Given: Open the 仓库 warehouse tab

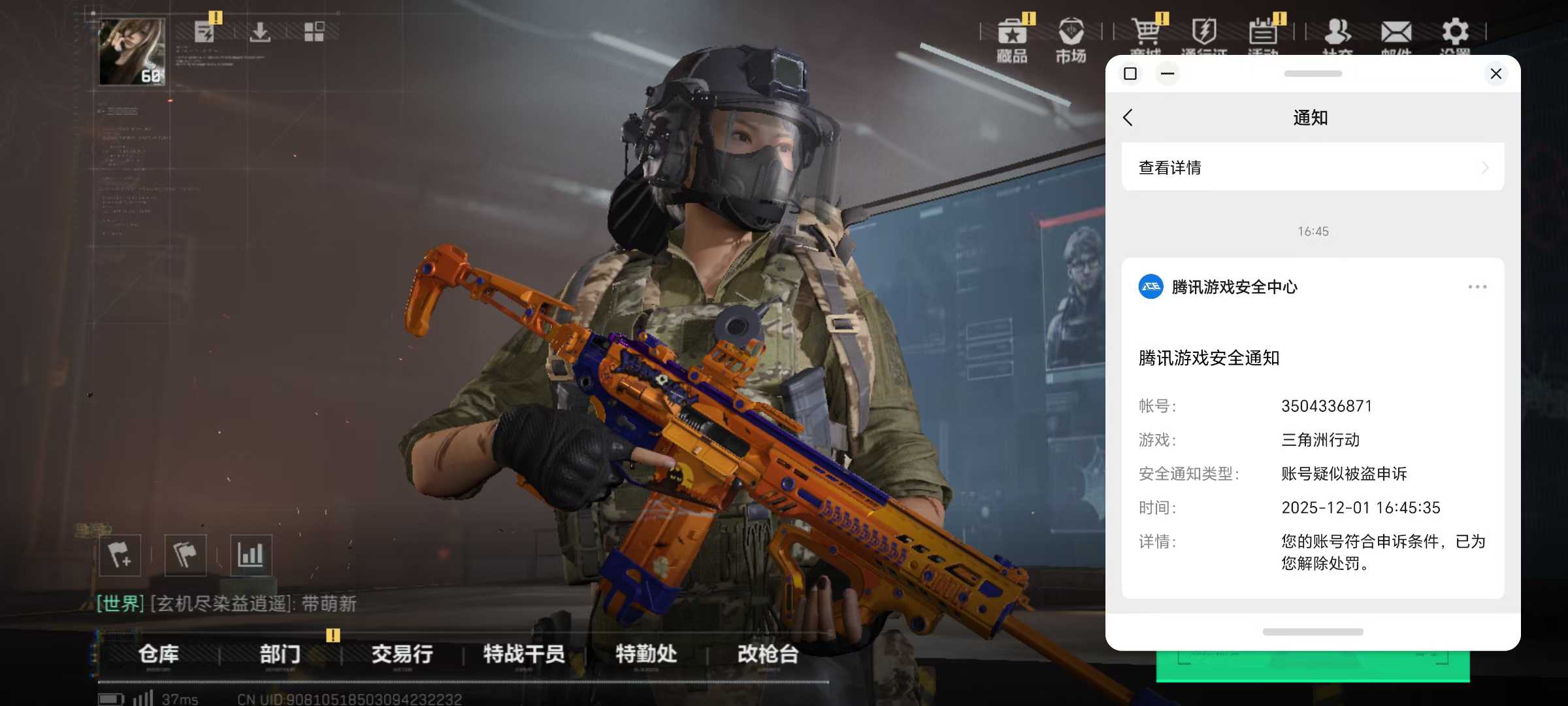Looking at the screenshot, I should pos(159,654).
